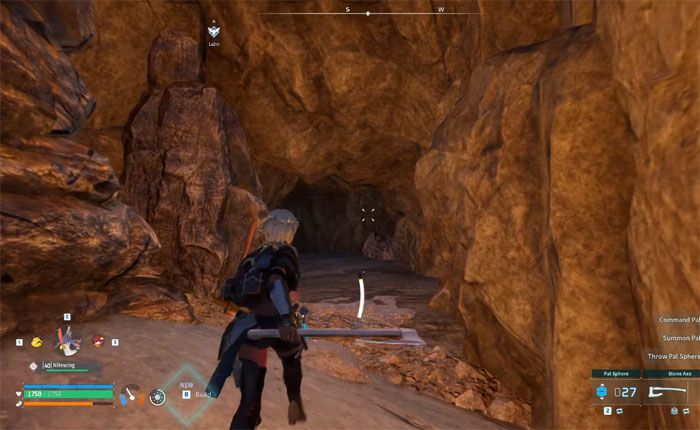Screen dimensions: 700x430
Task: Click the circular day-night clock icon
Action: 157,397
